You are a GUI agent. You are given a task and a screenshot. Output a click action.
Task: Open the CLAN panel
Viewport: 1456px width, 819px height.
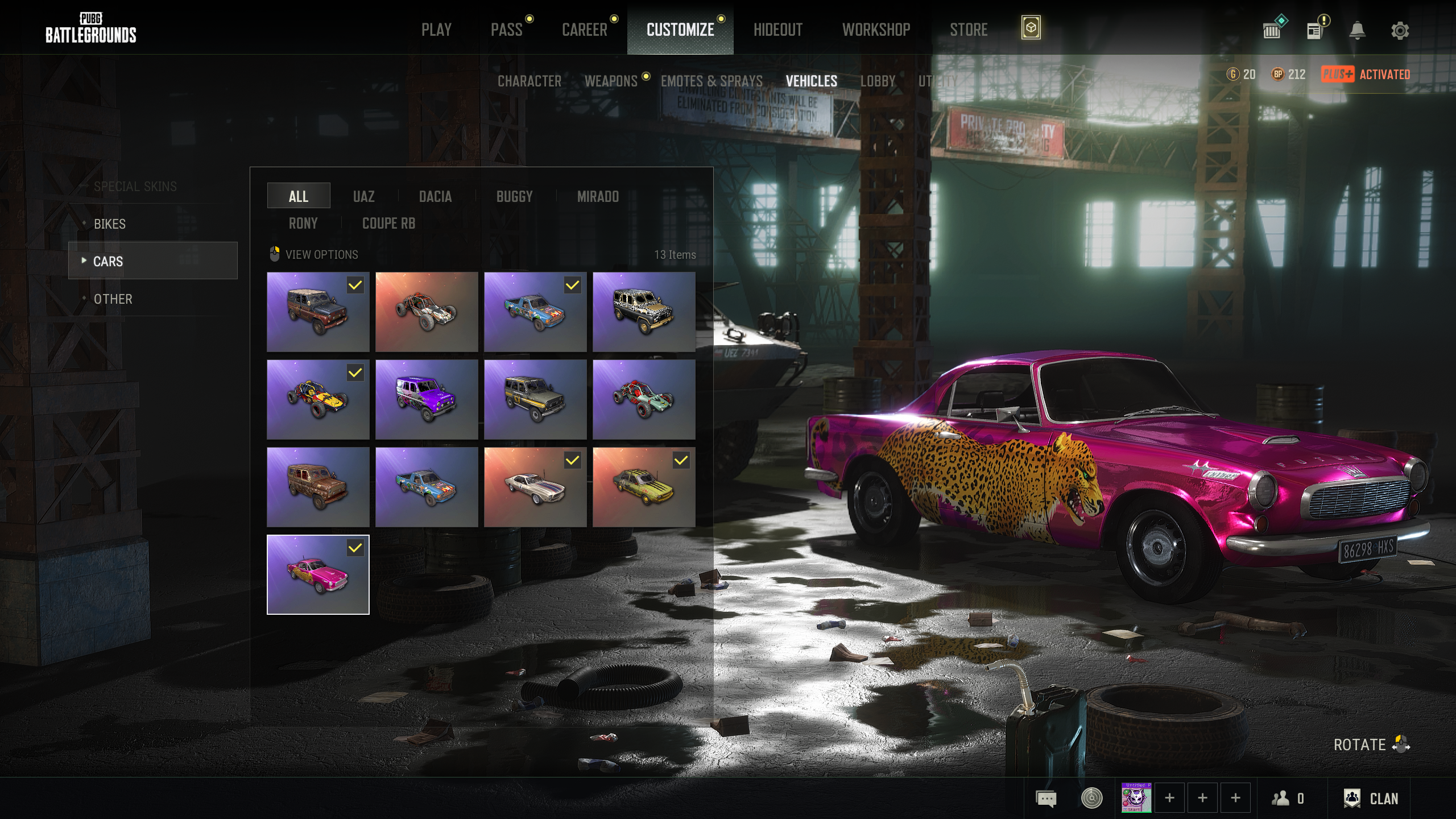1371,799
